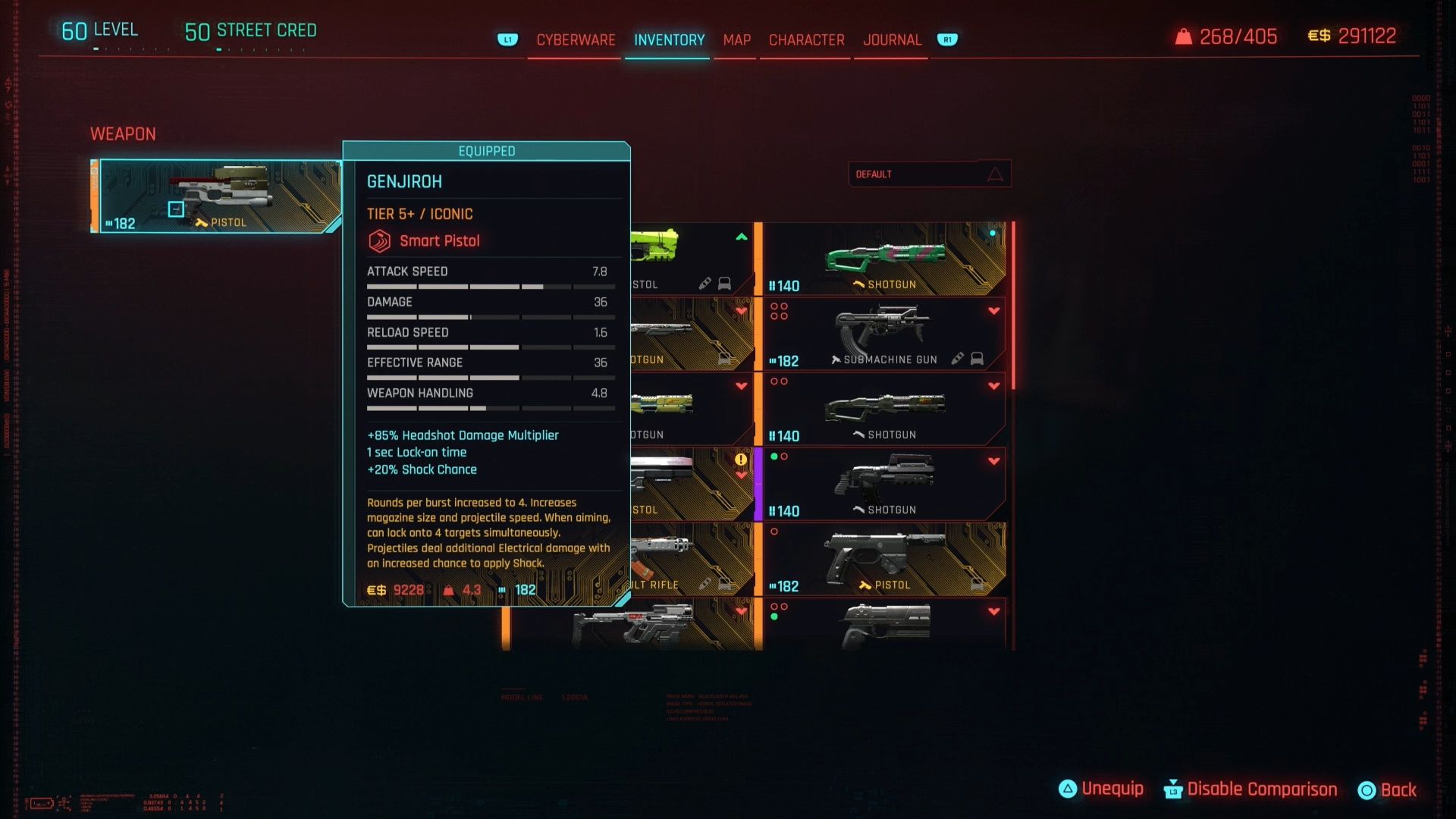Go to the Map tab

coord(736,40)
